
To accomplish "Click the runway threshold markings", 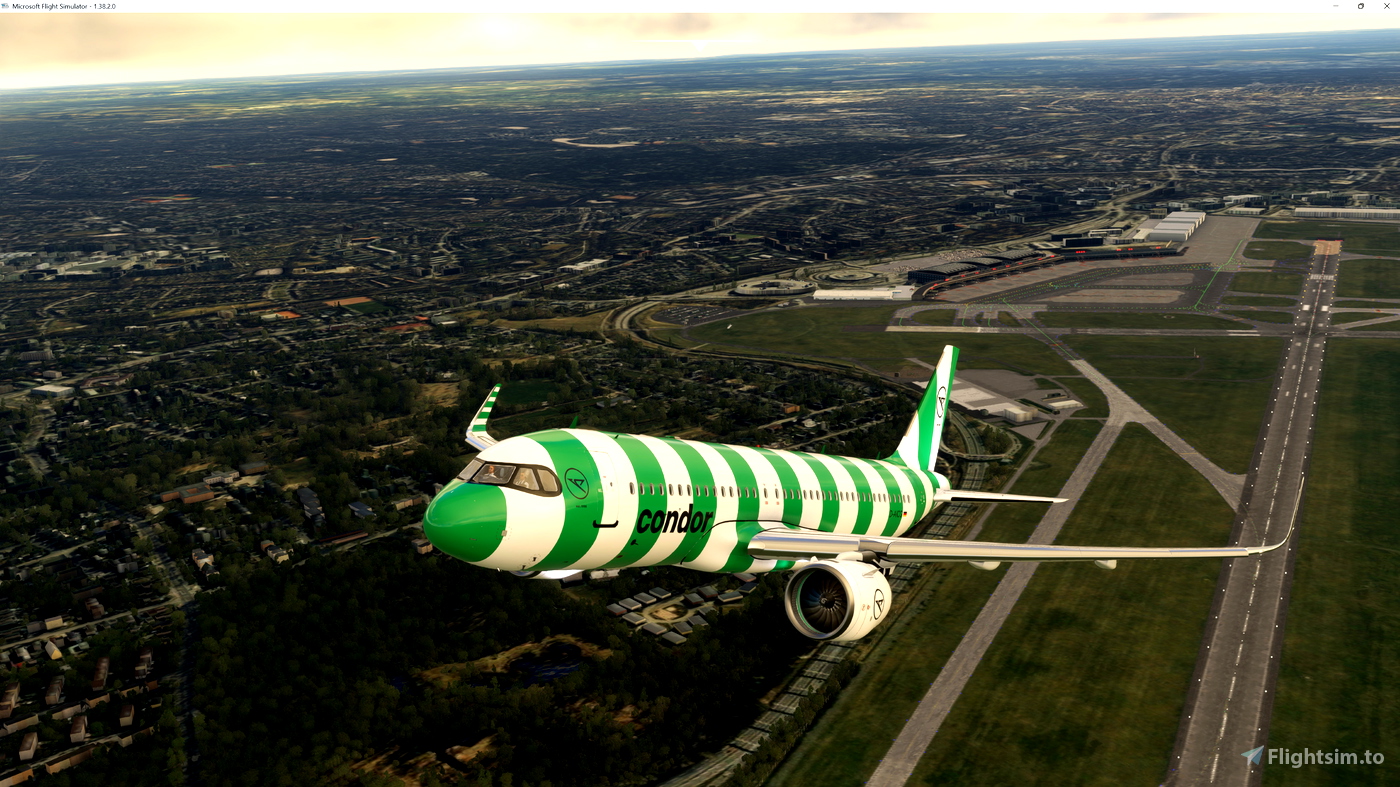I will (x=1320, y=277).
